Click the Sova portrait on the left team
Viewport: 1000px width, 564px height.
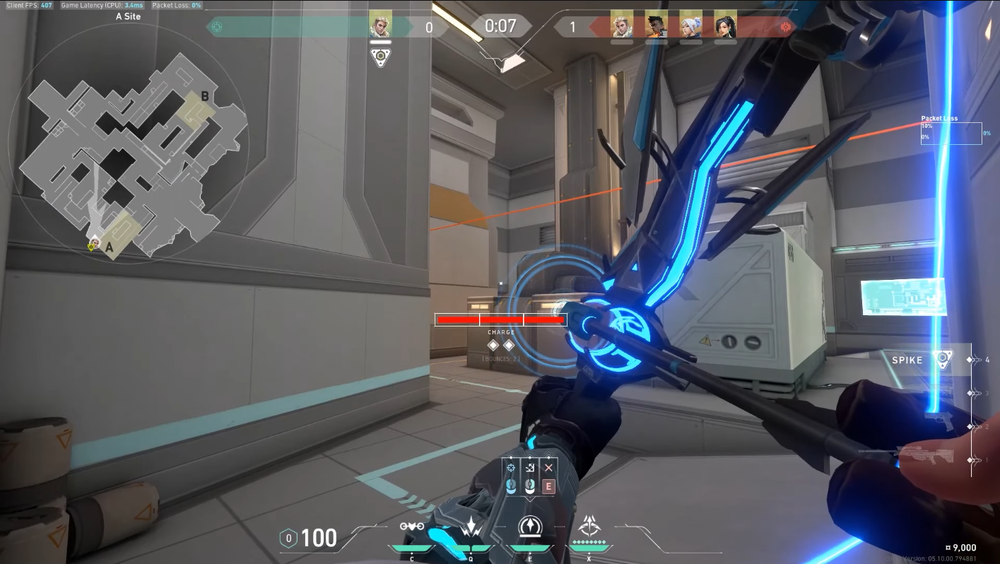point(380,25)
